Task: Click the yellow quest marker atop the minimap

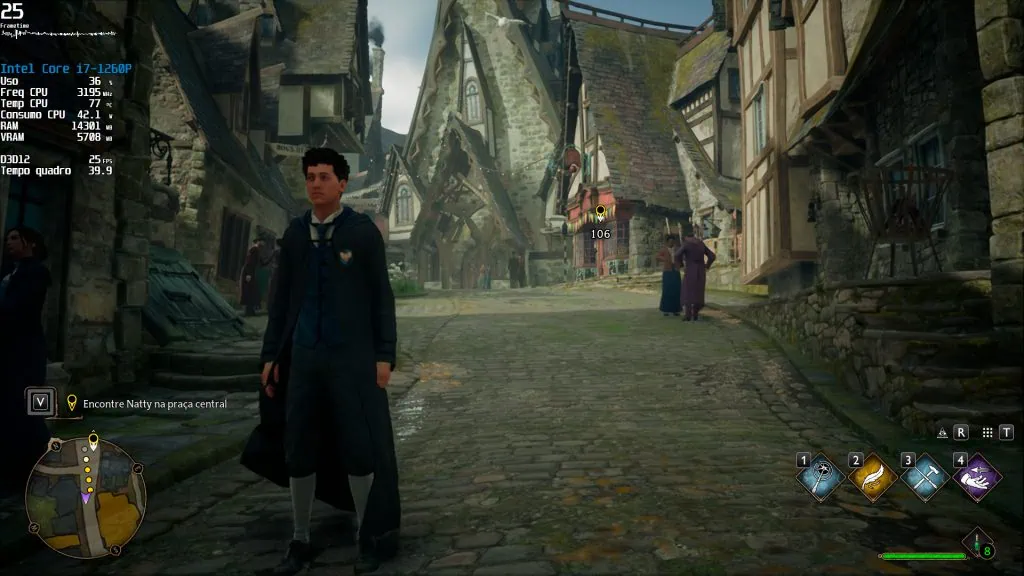Action: pyautogui.click(x=93, y=439)
